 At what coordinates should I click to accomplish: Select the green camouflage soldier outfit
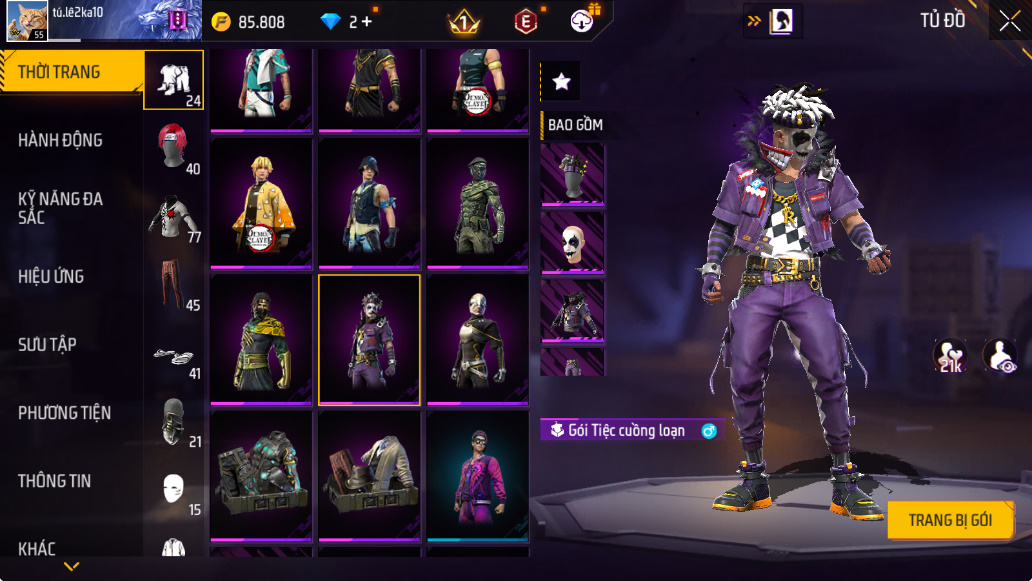pos(477,204)
